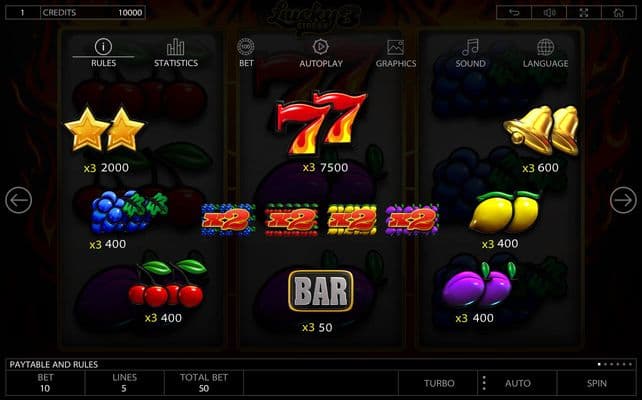Activate the Auto spin button
The height and width of the screenshot is (400, 642).
[518, 383]
